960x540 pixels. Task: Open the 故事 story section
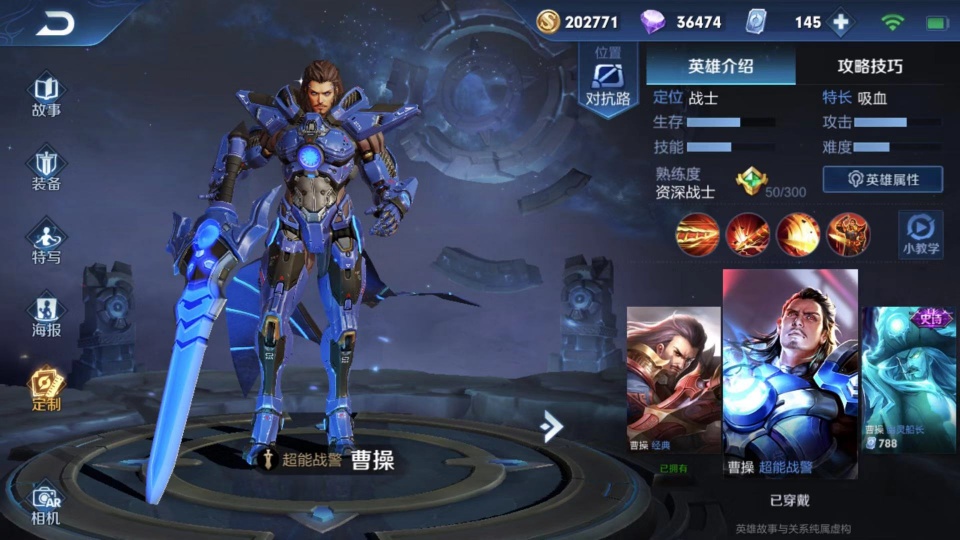pyautogui.click(x=46, y=96)
